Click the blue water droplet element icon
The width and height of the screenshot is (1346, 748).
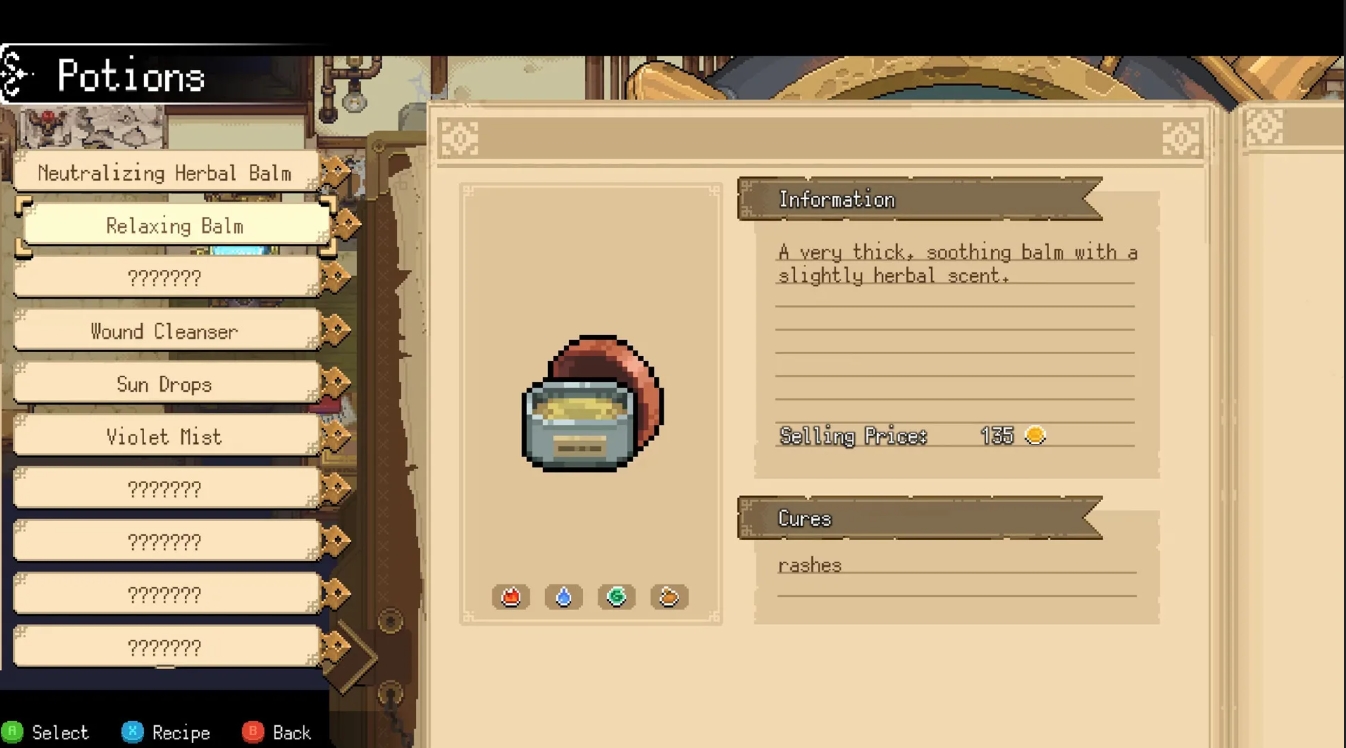[x=563, y=596]
